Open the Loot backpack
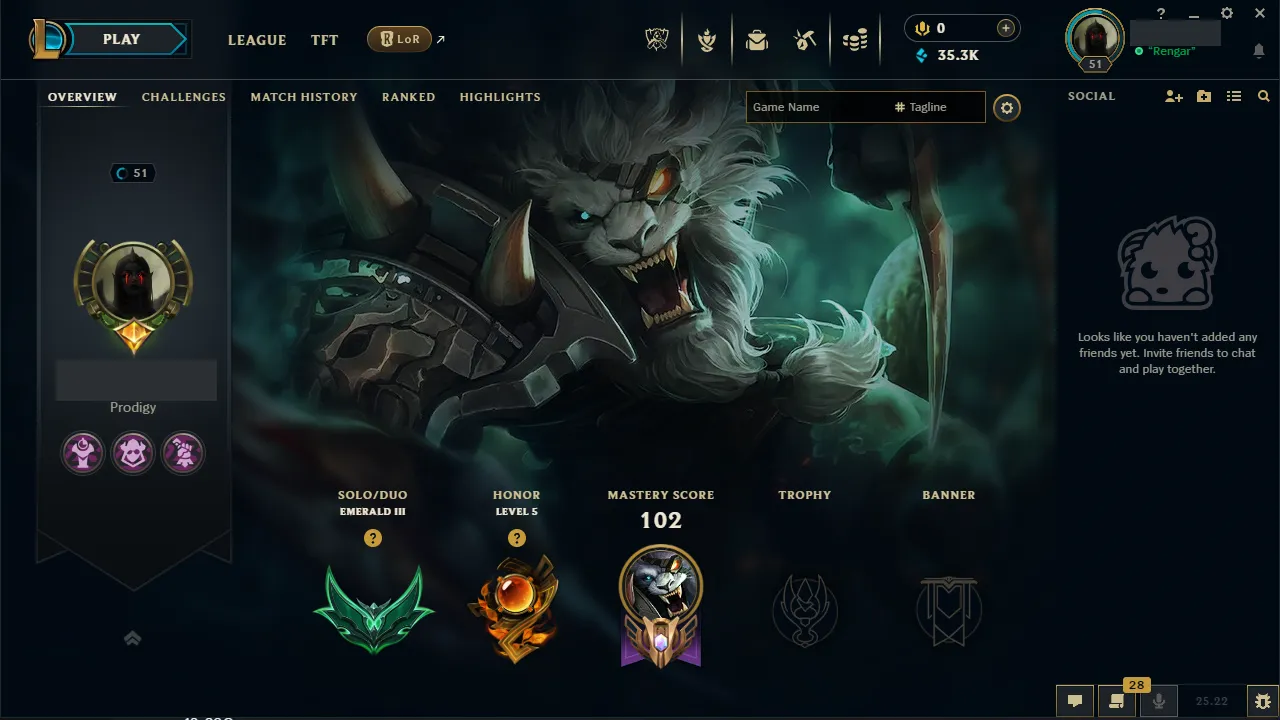Image resolution: width=1280 pixels, height=720 pixels. tap(757, 40)
